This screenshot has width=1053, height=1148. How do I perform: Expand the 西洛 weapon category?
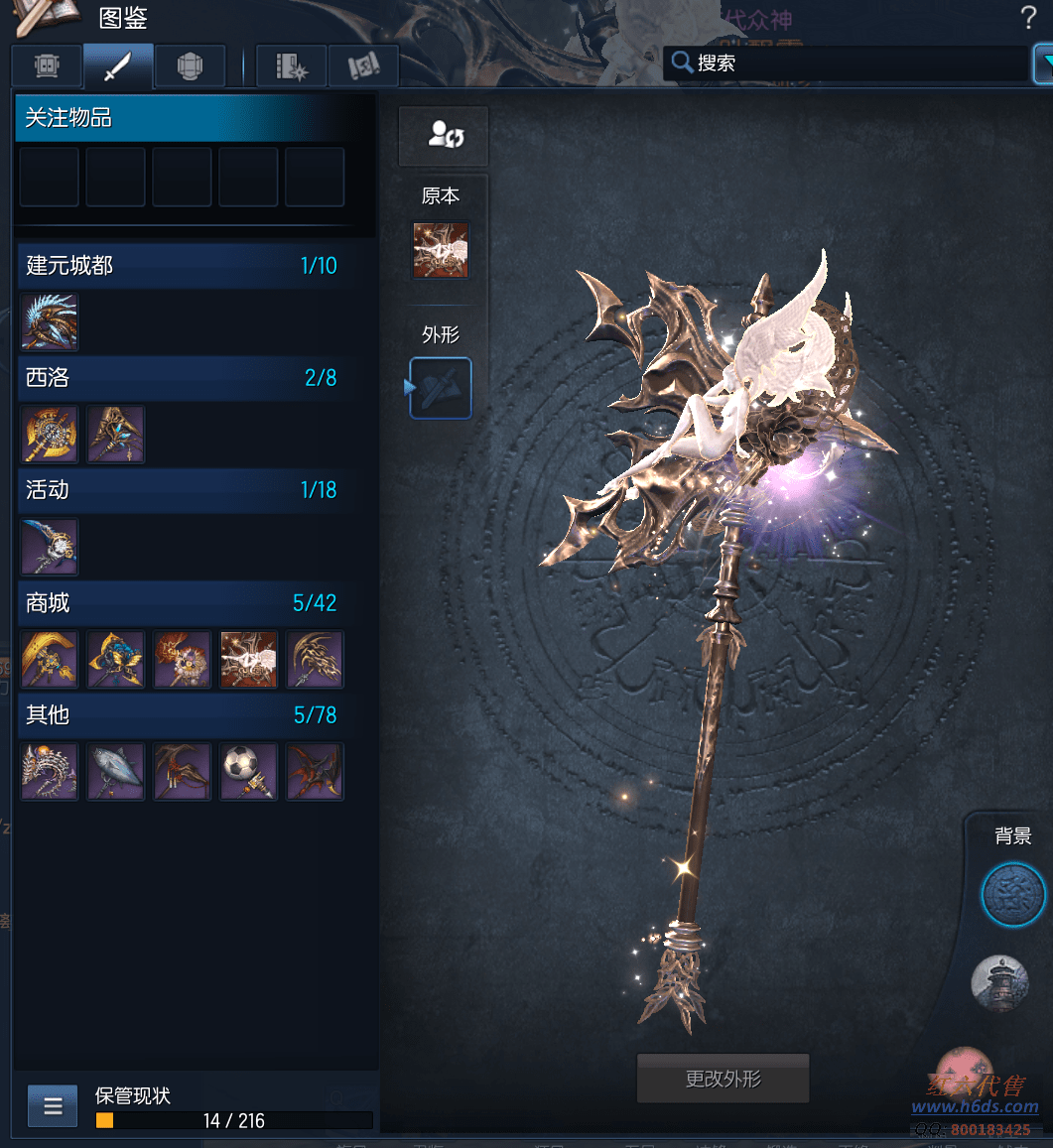(x=184, y=377)
